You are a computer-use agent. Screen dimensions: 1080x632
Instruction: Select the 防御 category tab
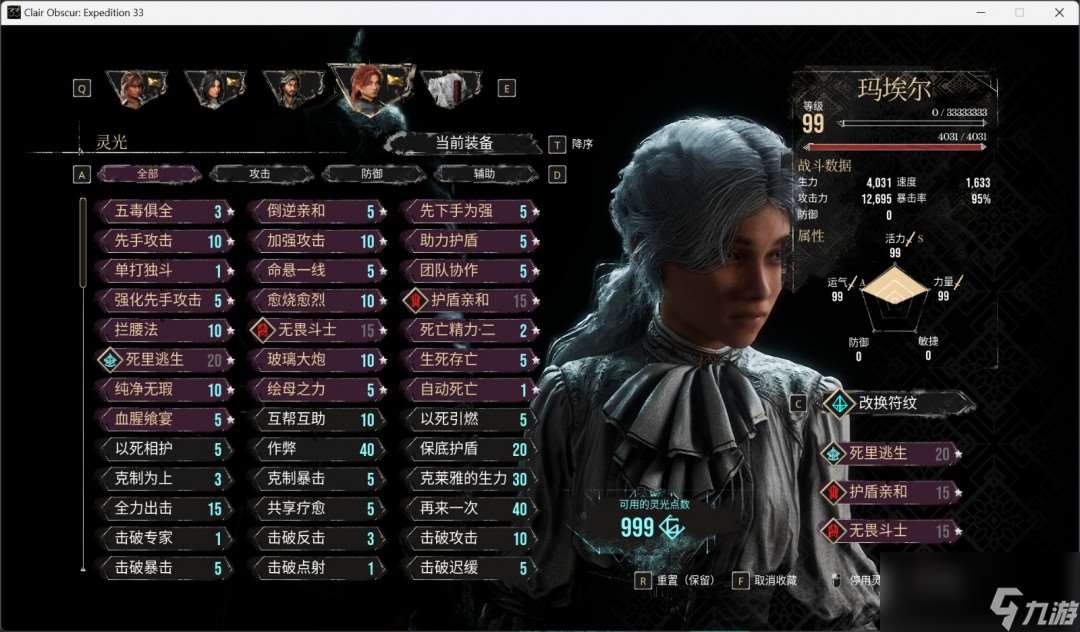(x=372, y=174)
